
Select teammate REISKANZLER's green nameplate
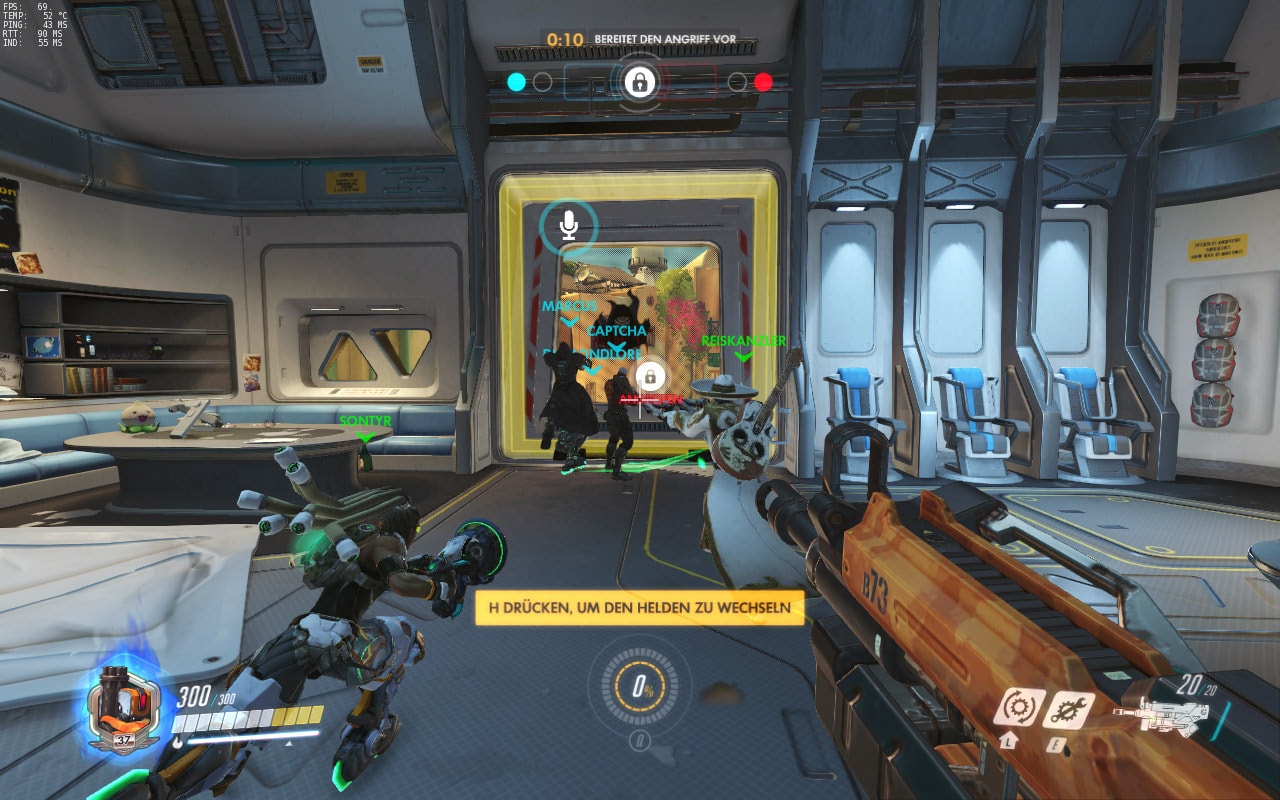coord(743,341)
